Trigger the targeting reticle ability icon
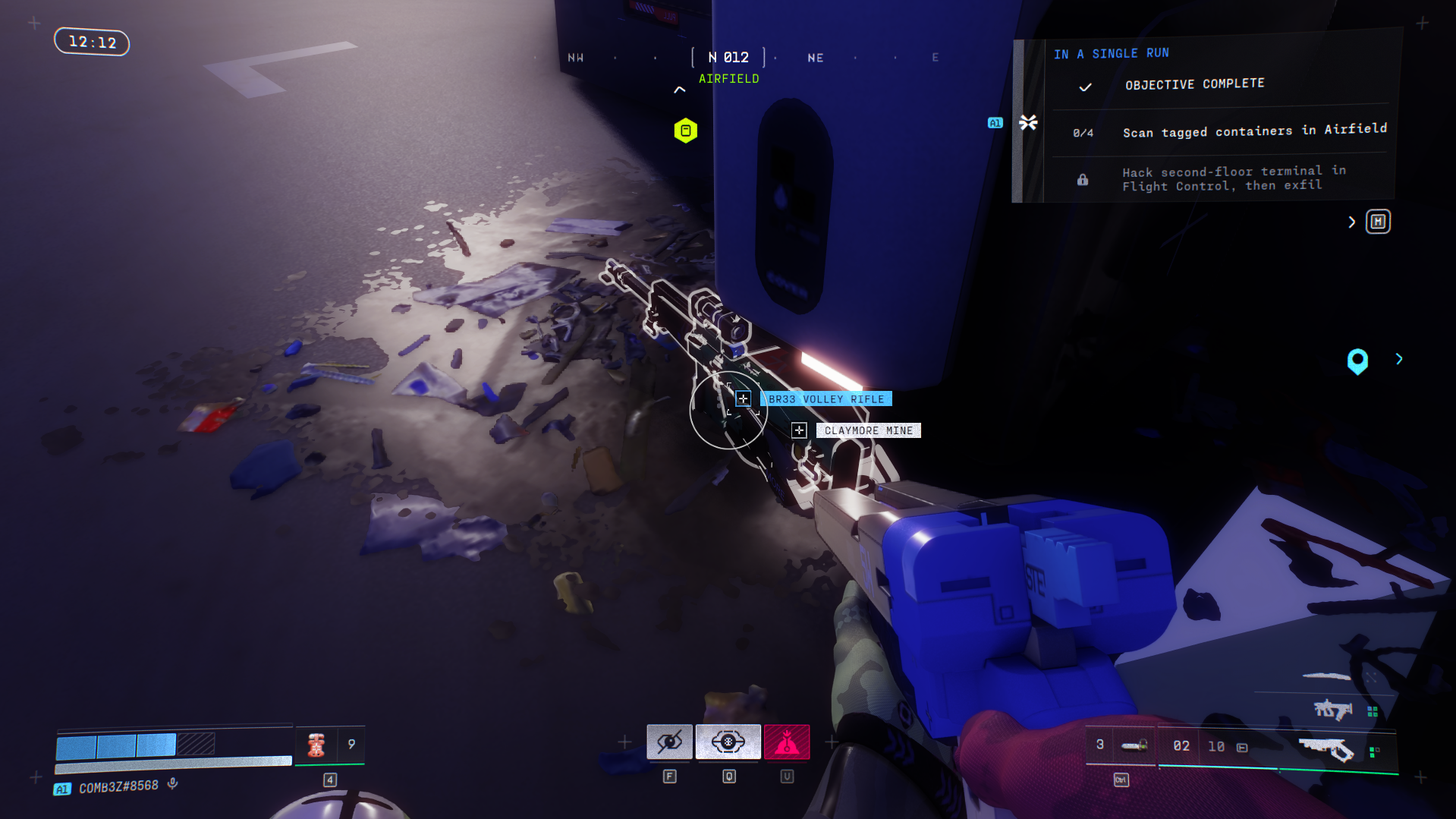This screenshot has width=1456, height=819. [x=728, y=742]
